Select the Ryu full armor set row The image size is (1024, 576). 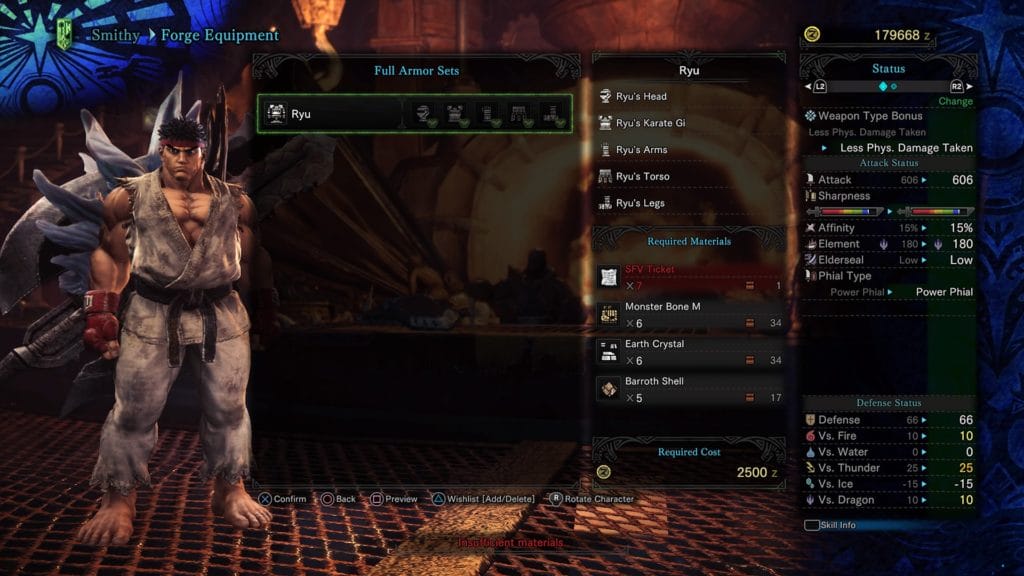413,114
